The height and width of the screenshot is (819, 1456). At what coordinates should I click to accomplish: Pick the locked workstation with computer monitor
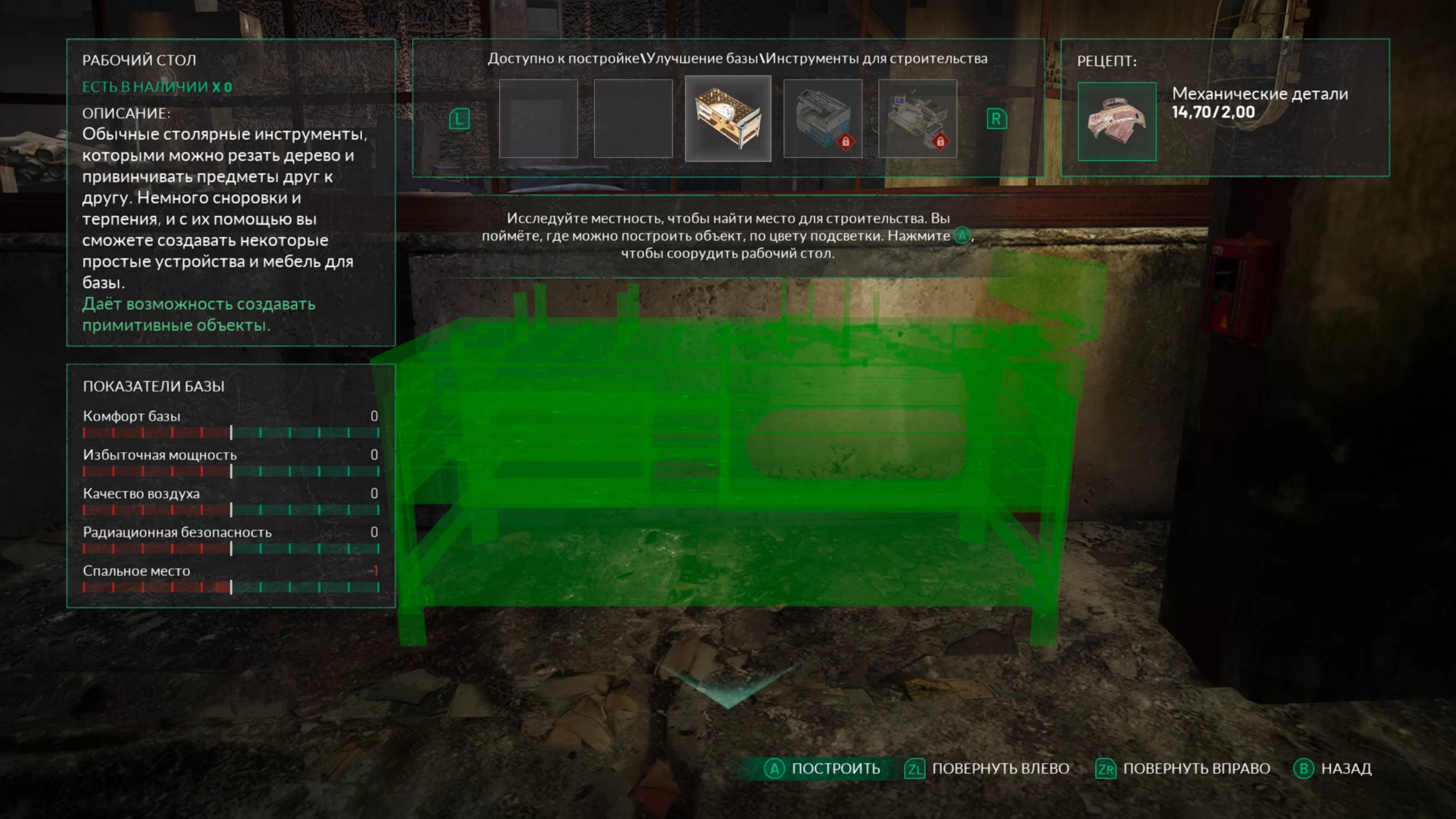tap(917, 118)
